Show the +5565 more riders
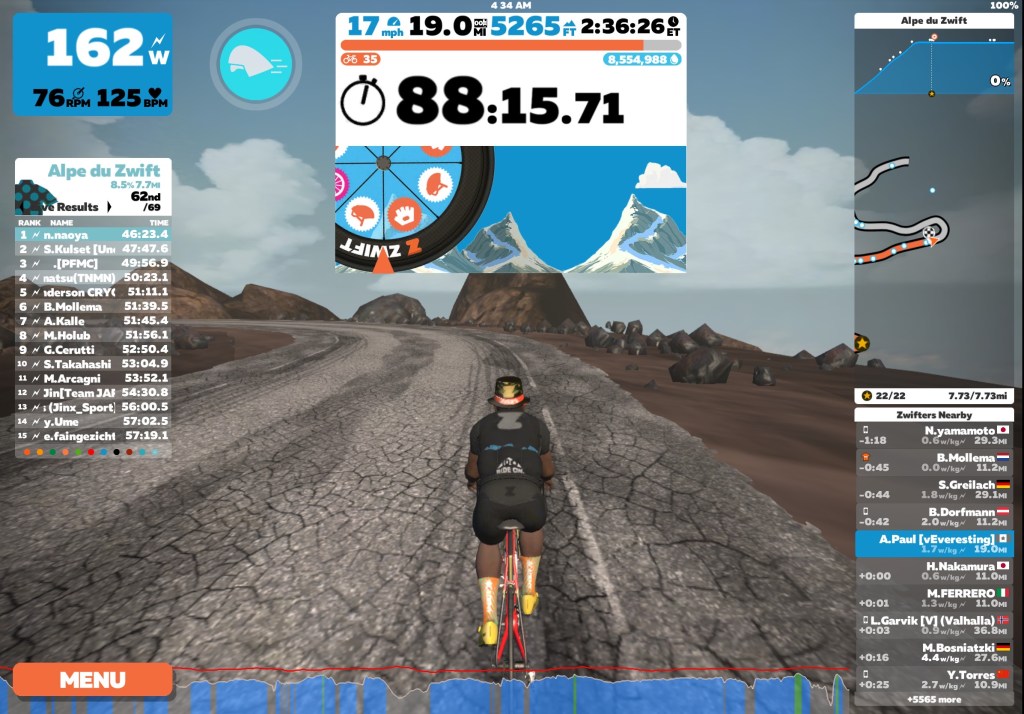 click(934, 700)
